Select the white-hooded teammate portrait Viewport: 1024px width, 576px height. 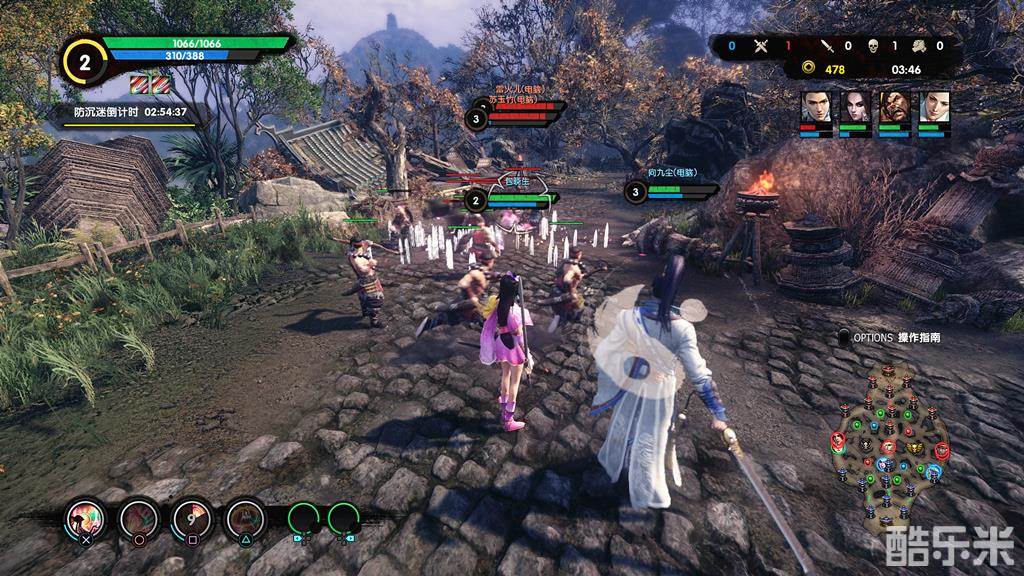(935, 107)
